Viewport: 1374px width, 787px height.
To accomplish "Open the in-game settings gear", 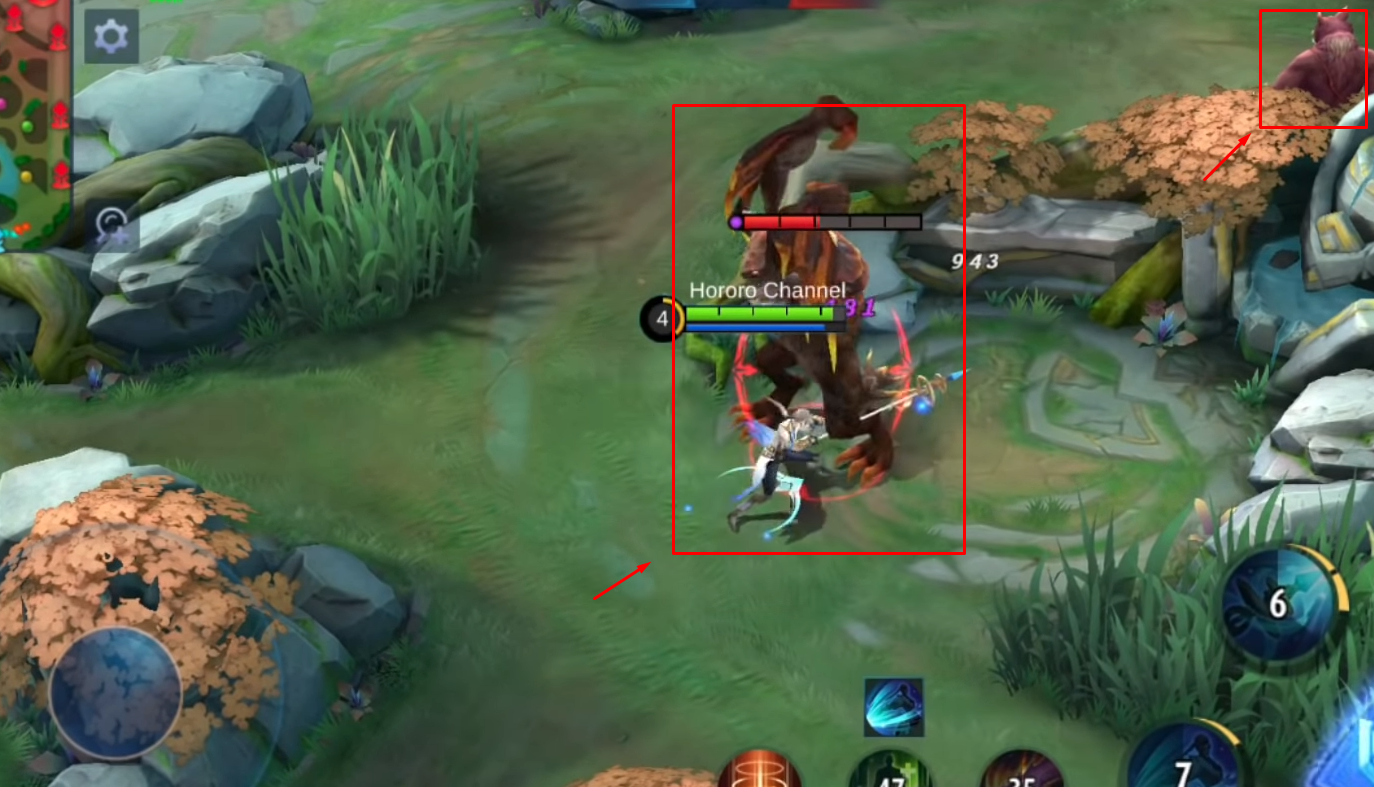I will pos(113,34).
